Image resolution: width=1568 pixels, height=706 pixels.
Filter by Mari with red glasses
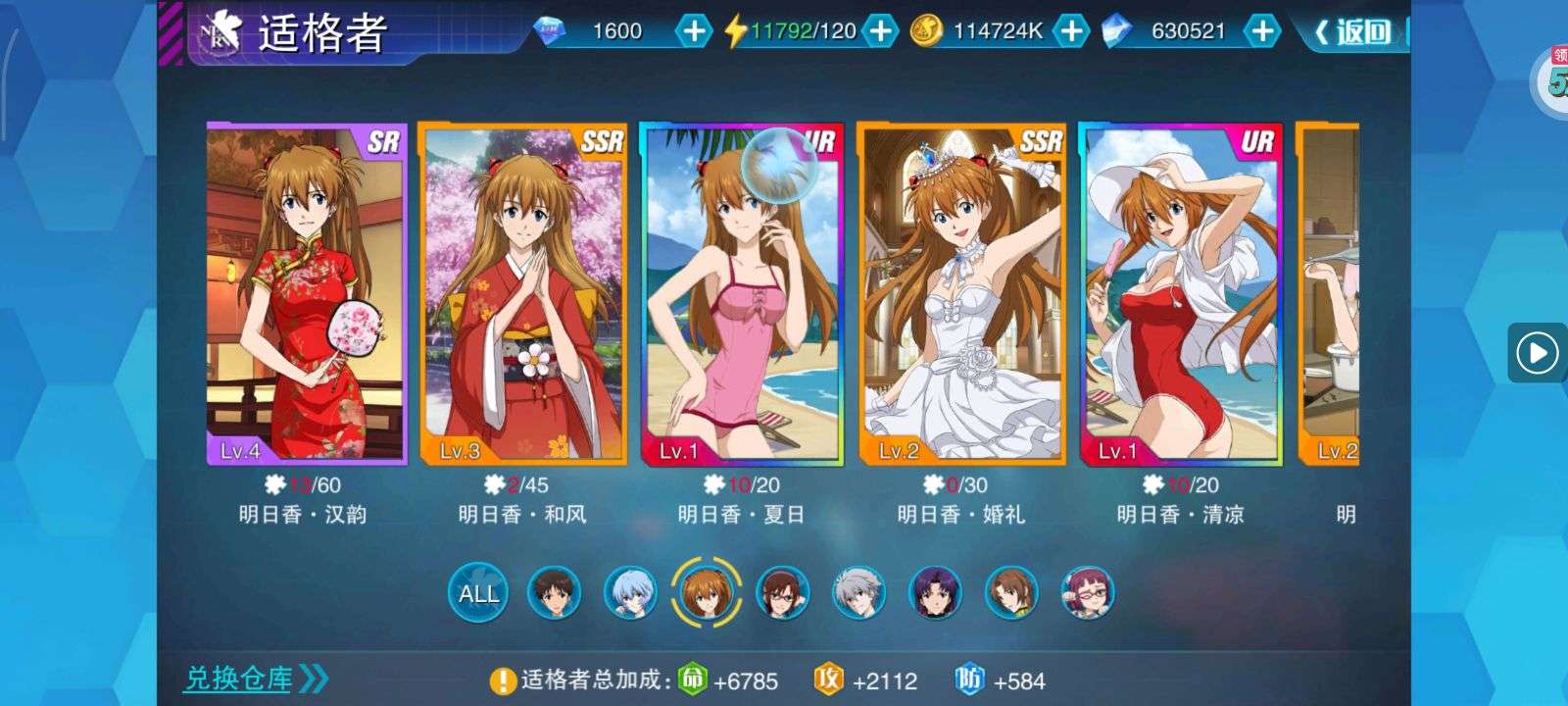click(782, 592)
